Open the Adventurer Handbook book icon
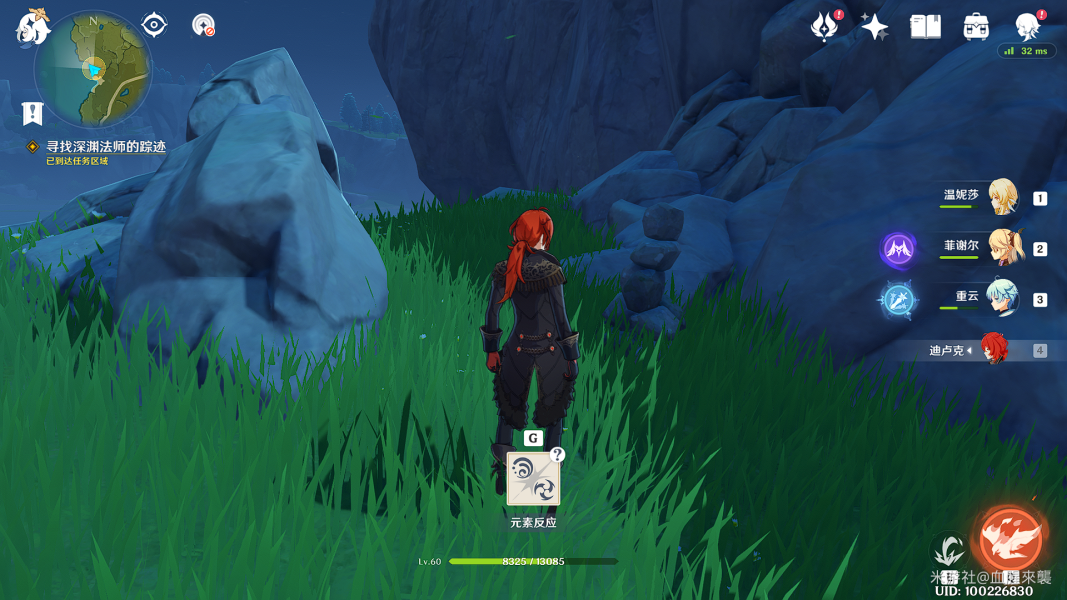Image resolution: width=1067 pixels, height=600 pixels. (x=925, y=27)
